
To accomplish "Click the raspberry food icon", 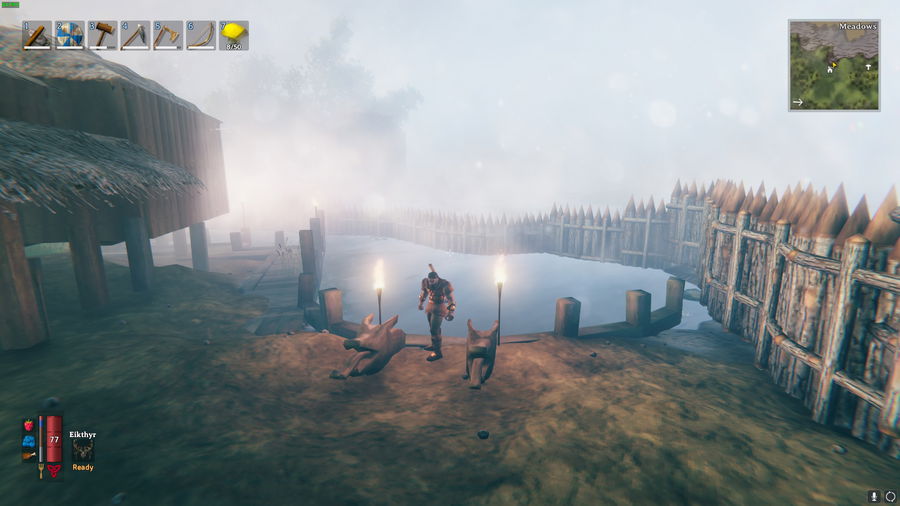I will pyautogui.click(x=28, y=425).
